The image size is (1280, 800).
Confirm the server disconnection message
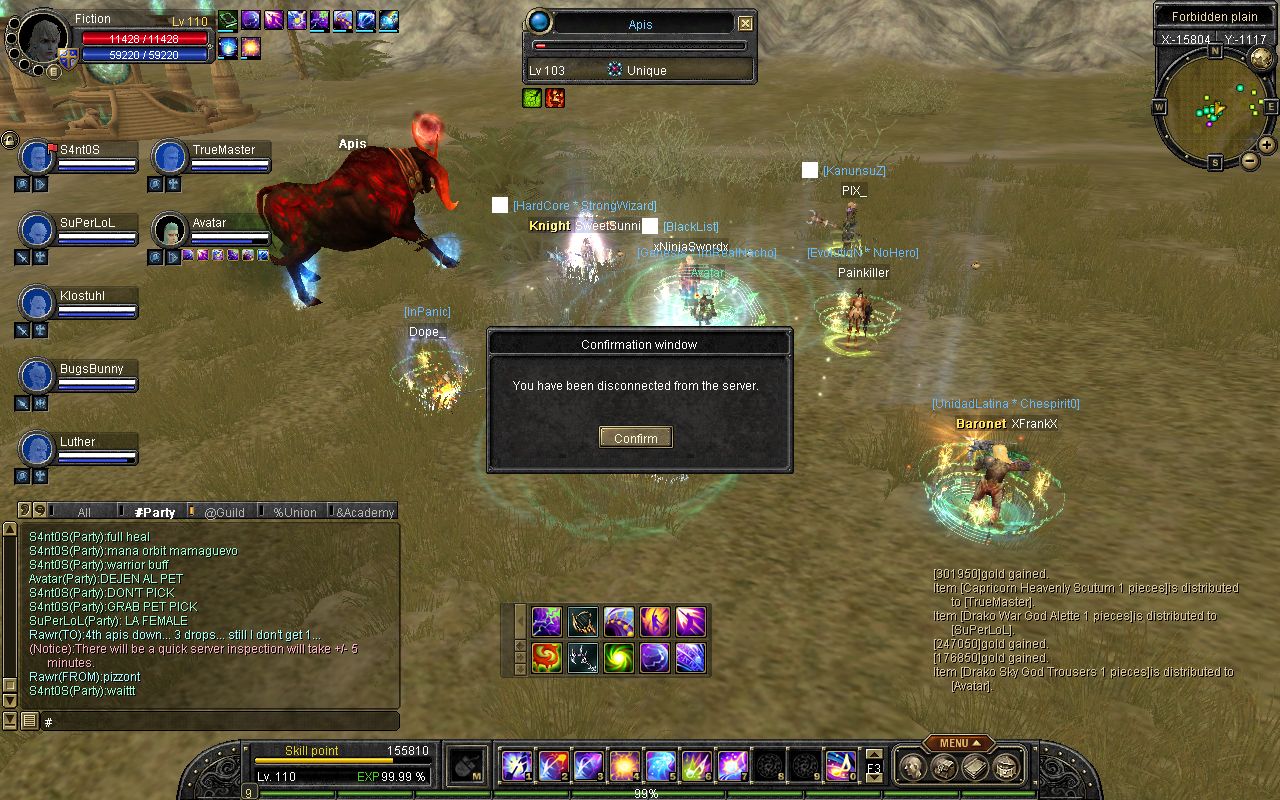click(636, 438)
